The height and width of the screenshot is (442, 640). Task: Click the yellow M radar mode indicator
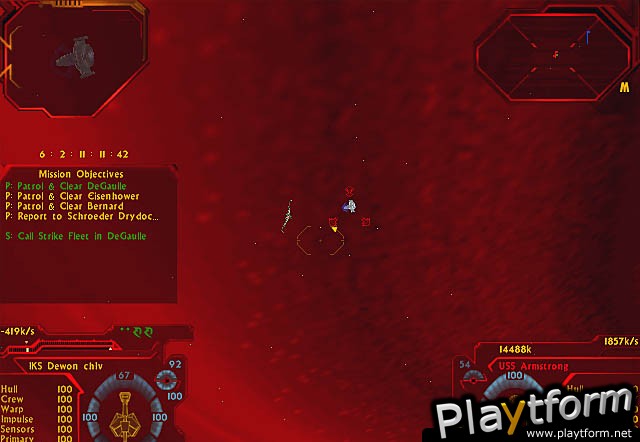(624, 89)
